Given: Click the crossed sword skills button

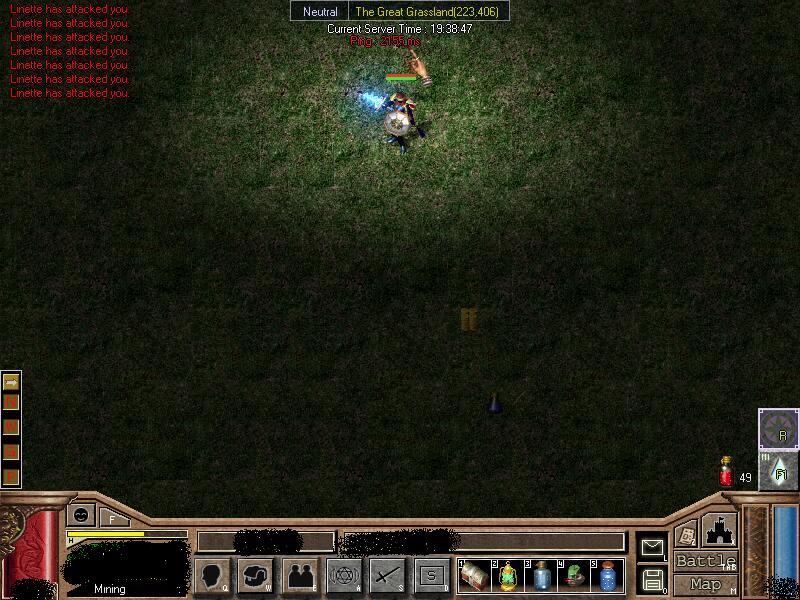Looking at the screenshot, I should 387,575.
